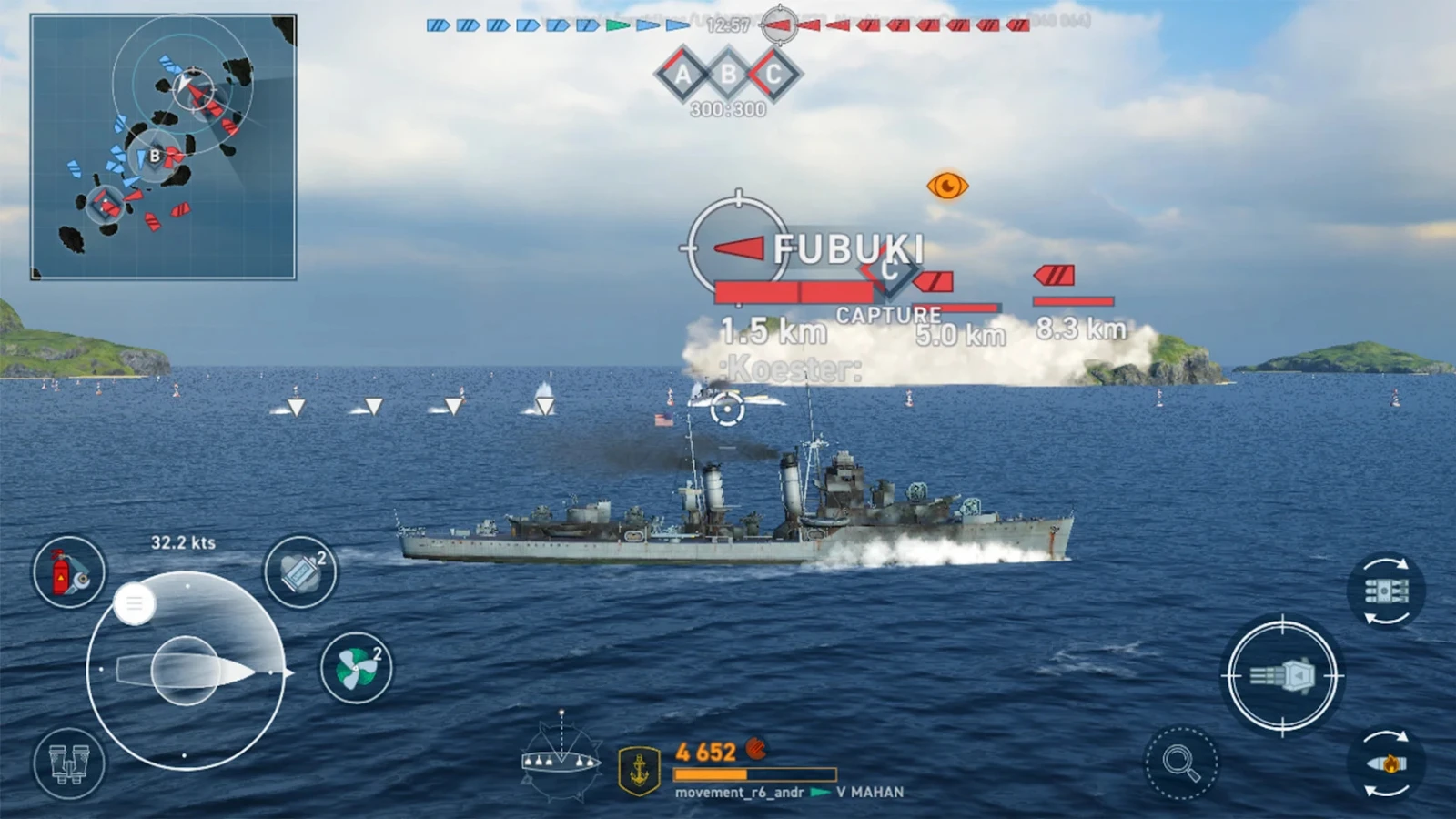Image resolution: width=1456 pixels, height=819 pixels.
Task: Zoom in with the magnifying glass button
Action: pyautogui.click(x=1180, y=763)
